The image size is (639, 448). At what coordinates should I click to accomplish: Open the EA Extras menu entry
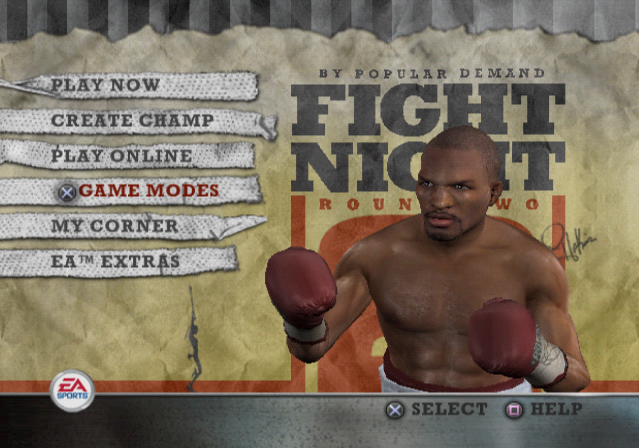click(115, 262)
